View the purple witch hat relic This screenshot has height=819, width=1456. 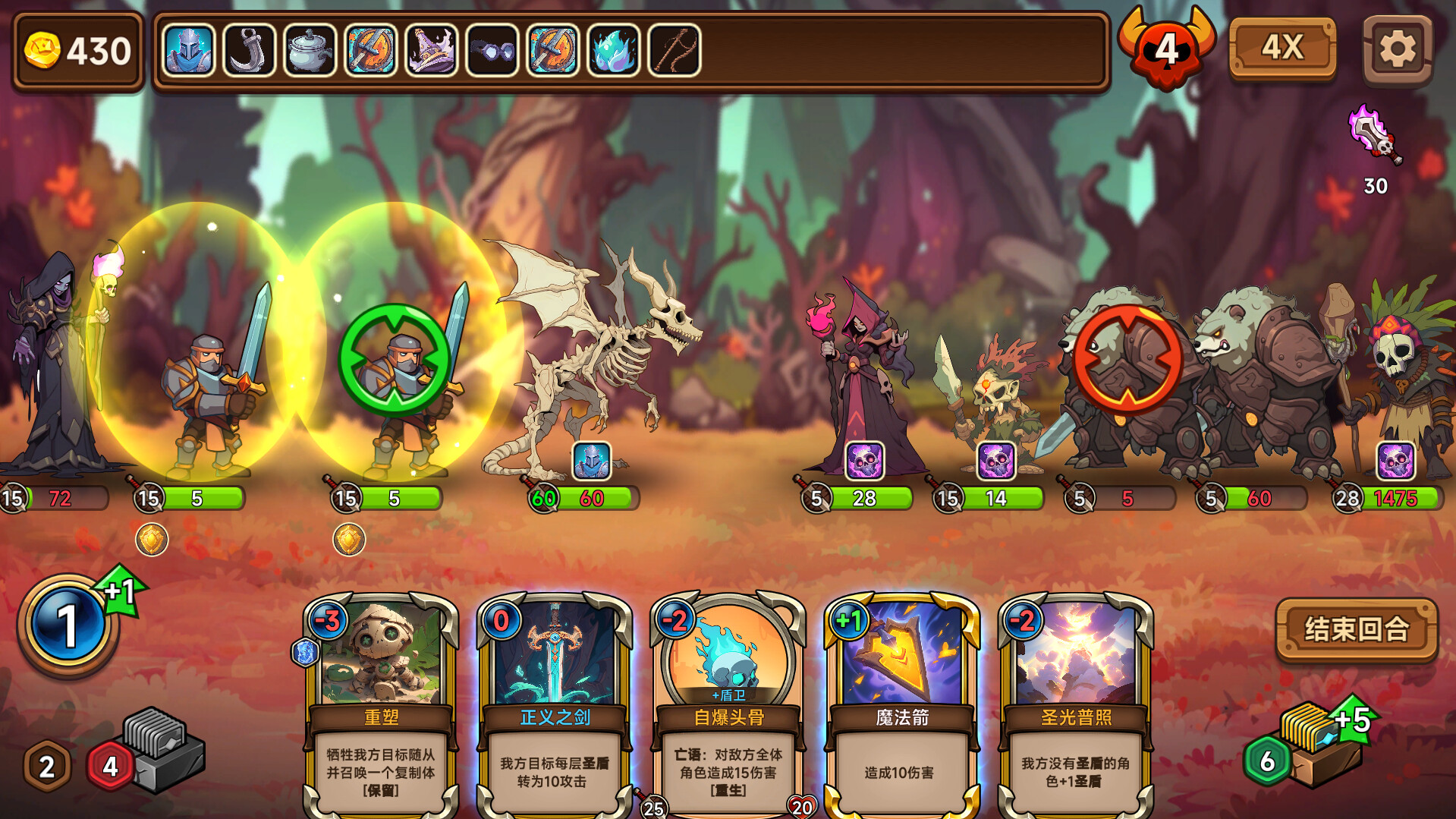coord(431,51)
